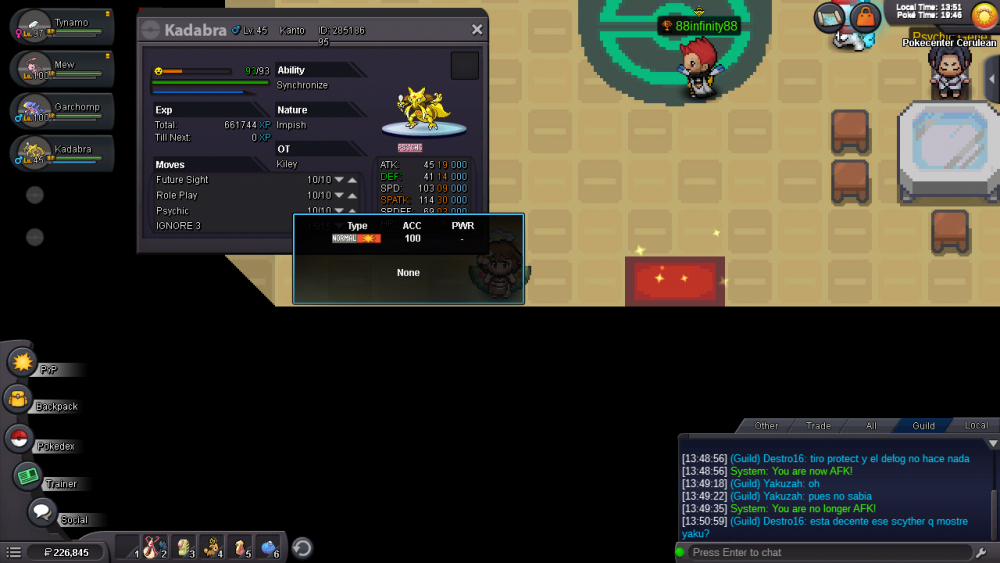1000x563 pixels.
Task: Switch to the Local chat tab
Action: click(976, 426)
